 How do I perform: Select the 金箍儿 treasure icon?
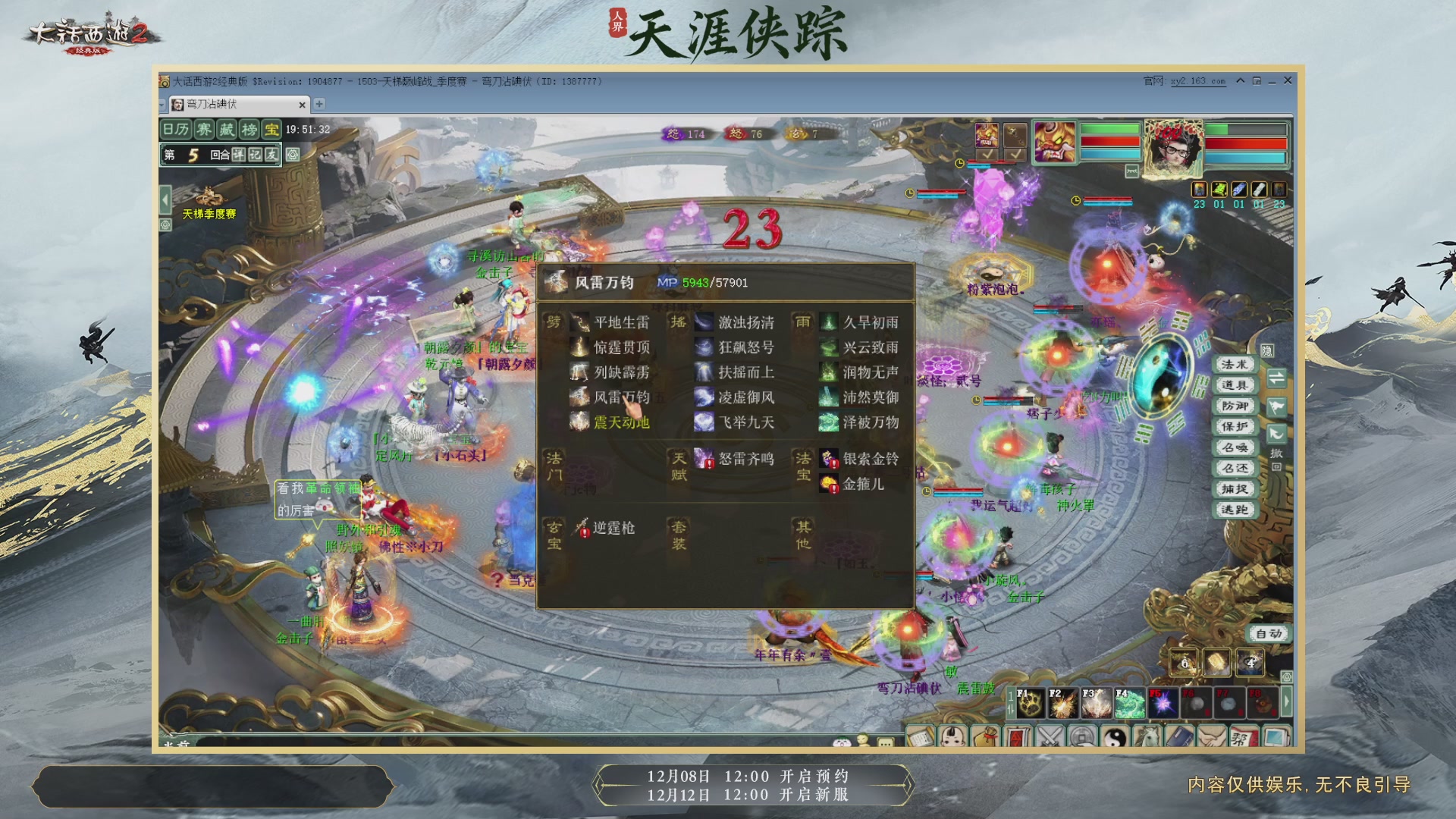pos(829,485)
